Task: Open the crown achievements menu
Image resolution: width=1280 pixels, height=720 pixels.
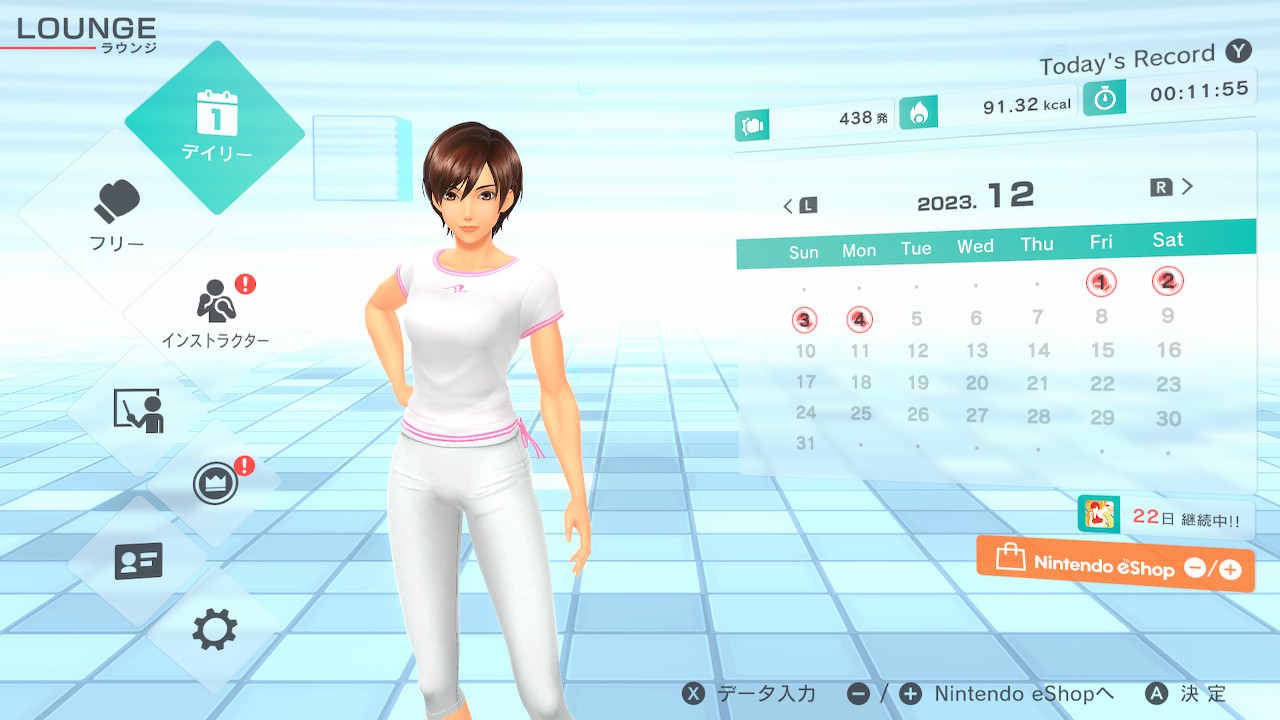Action: point(215,485)
